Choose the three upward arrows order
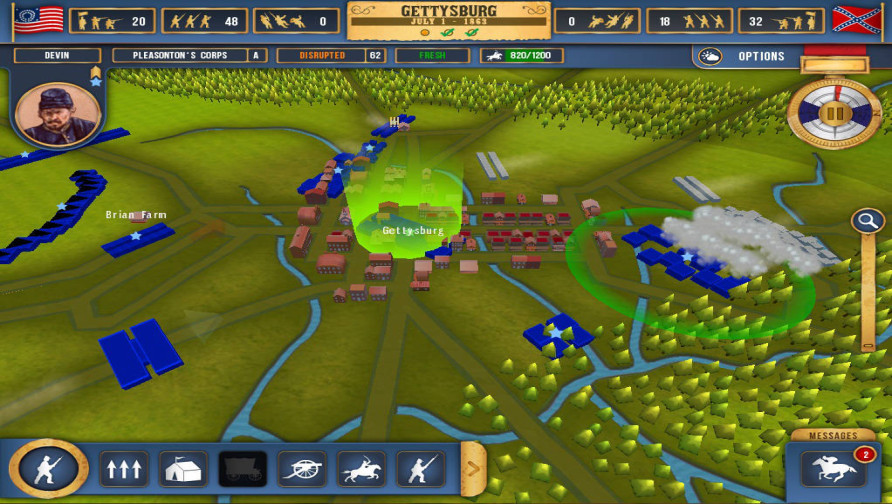Image resolution: width=892 pixels, height=504 pixels. pos(124,469)
